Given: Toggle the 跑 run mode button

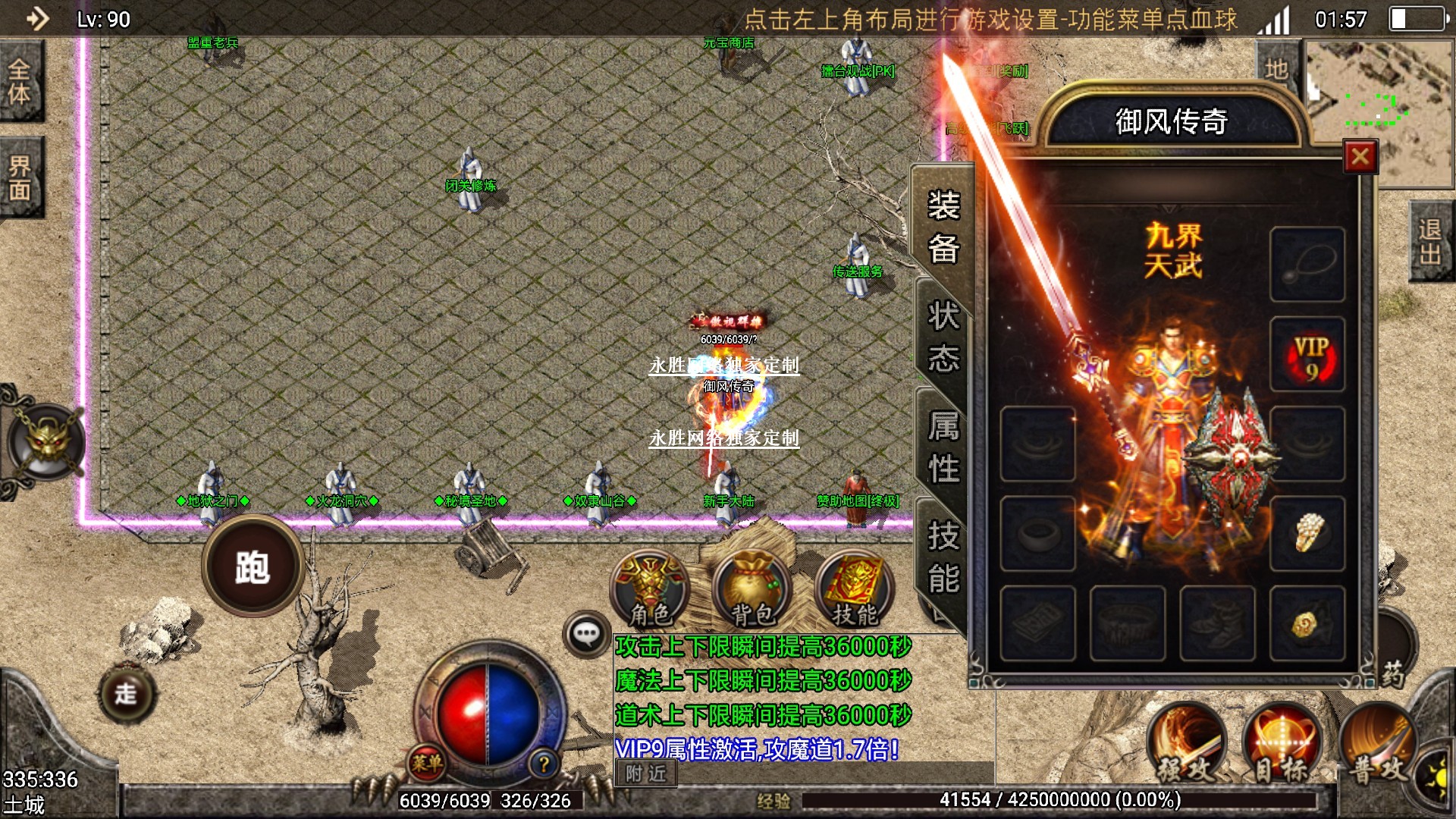Looking at the screenshot, I should (253, 566).
